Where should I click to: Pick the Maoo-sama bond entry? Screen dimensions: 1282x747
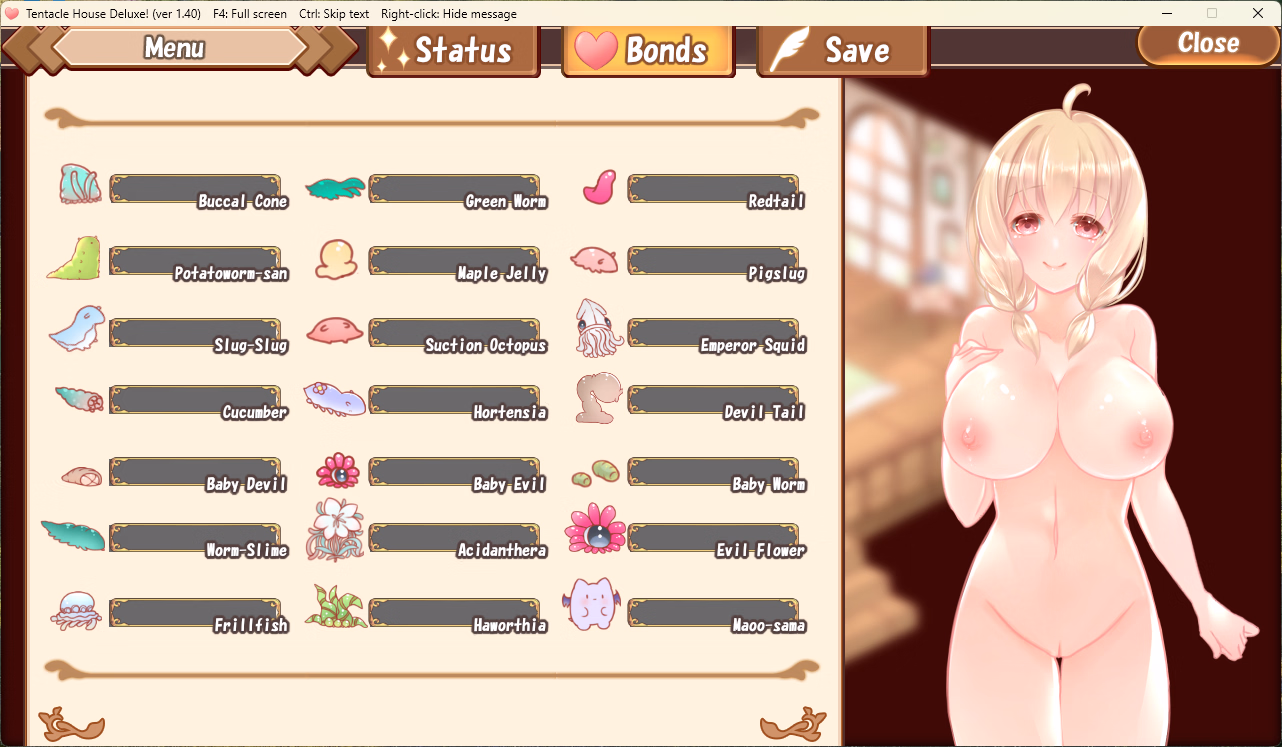point(716,613)
